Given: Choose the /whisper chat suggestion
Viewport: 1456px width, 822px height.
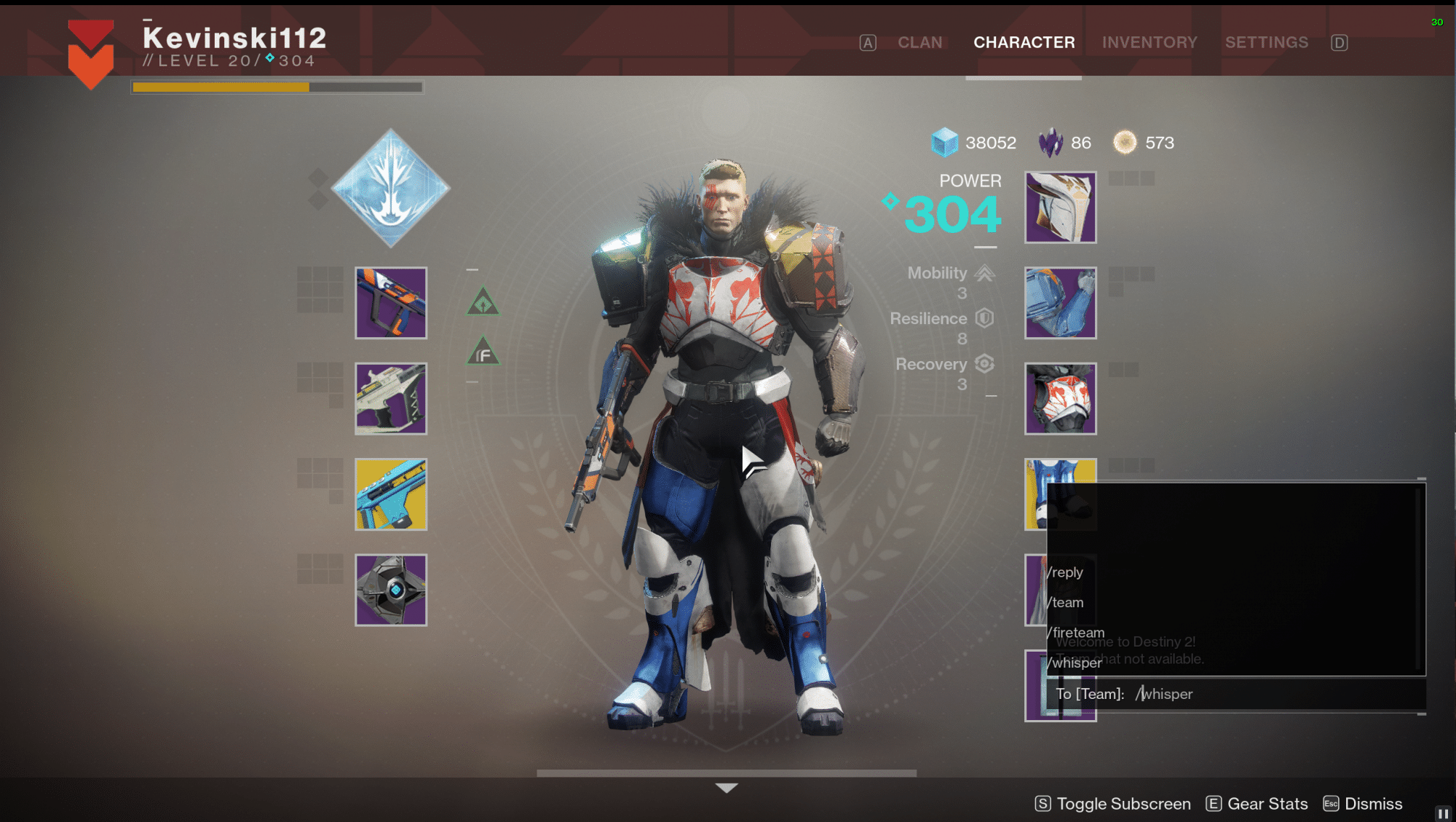Looking at the screenshot, I should pyautogui.click(x=1076, y=663).
